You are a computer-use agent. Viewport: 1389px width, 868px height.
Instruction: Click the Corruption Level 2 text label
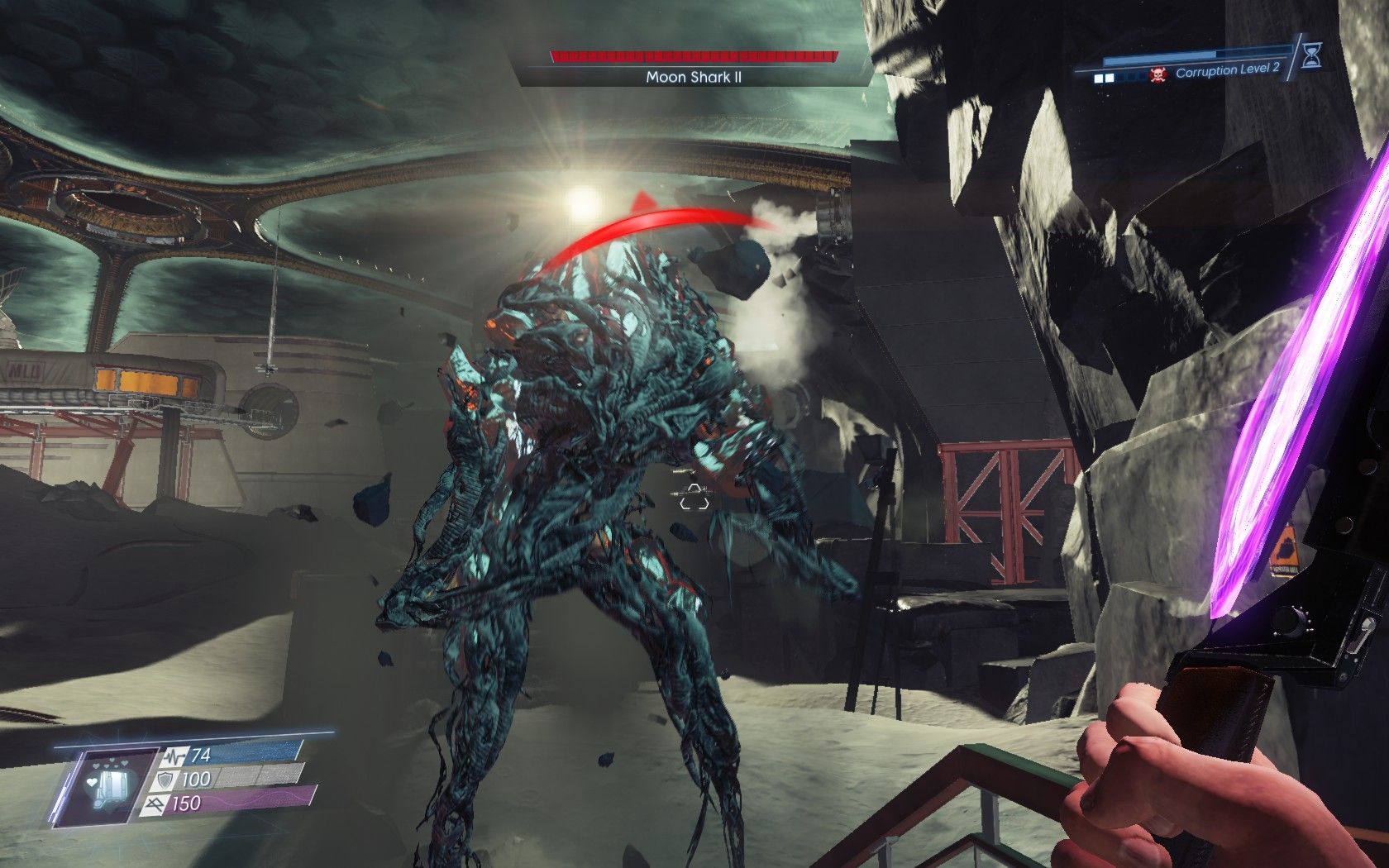tap(1229, 71)
